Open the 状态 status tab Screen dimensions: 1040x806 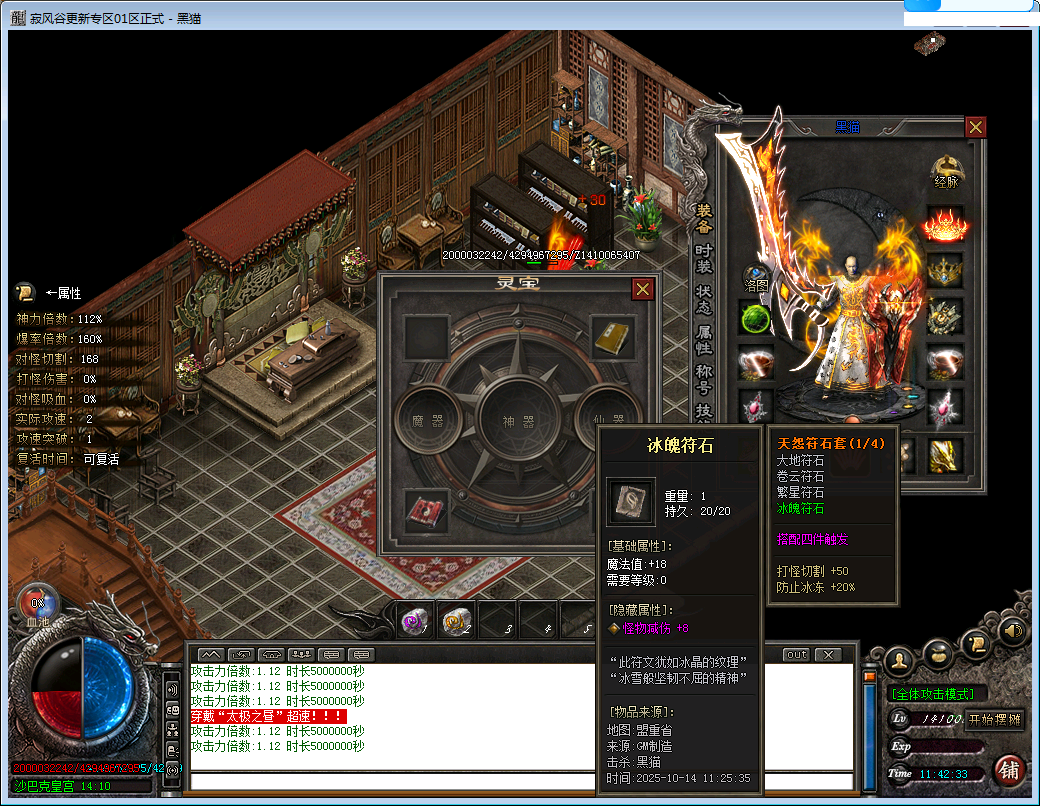coord(705,299)
